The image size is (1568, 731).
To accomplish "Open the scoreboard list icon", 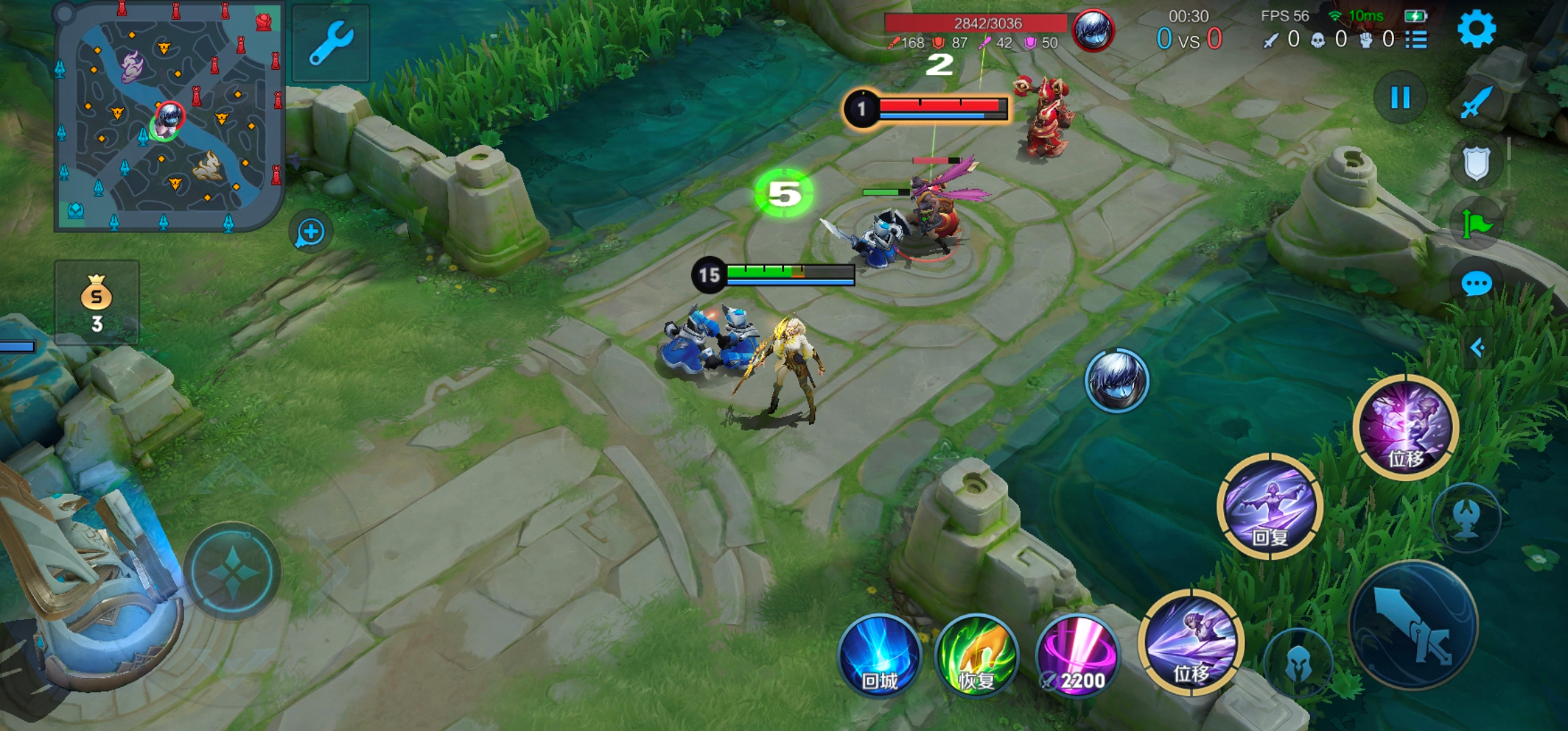I will 1416,40.
